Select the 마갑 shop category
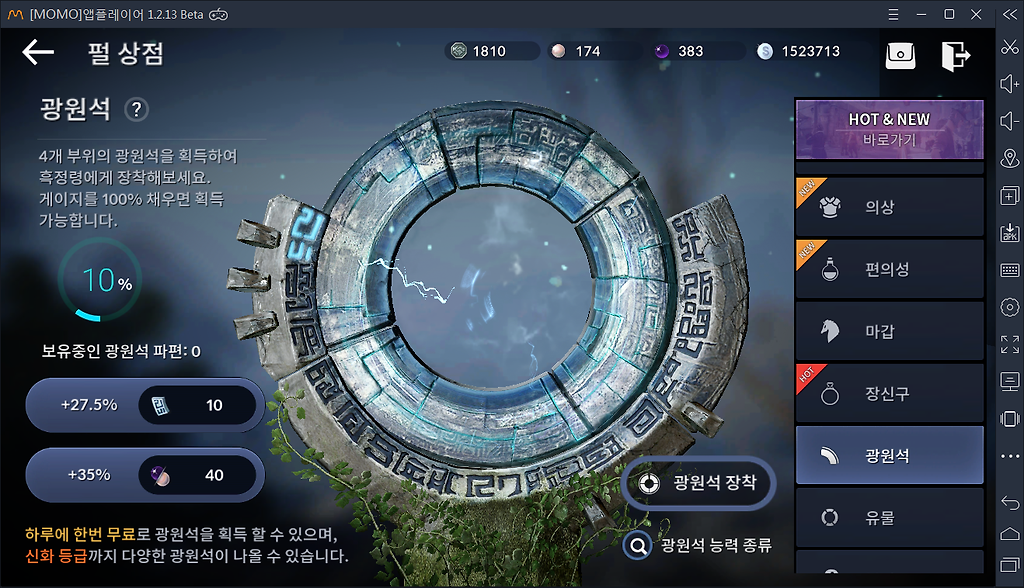This screenshot has width=1024, height=588. click(889, 331)
